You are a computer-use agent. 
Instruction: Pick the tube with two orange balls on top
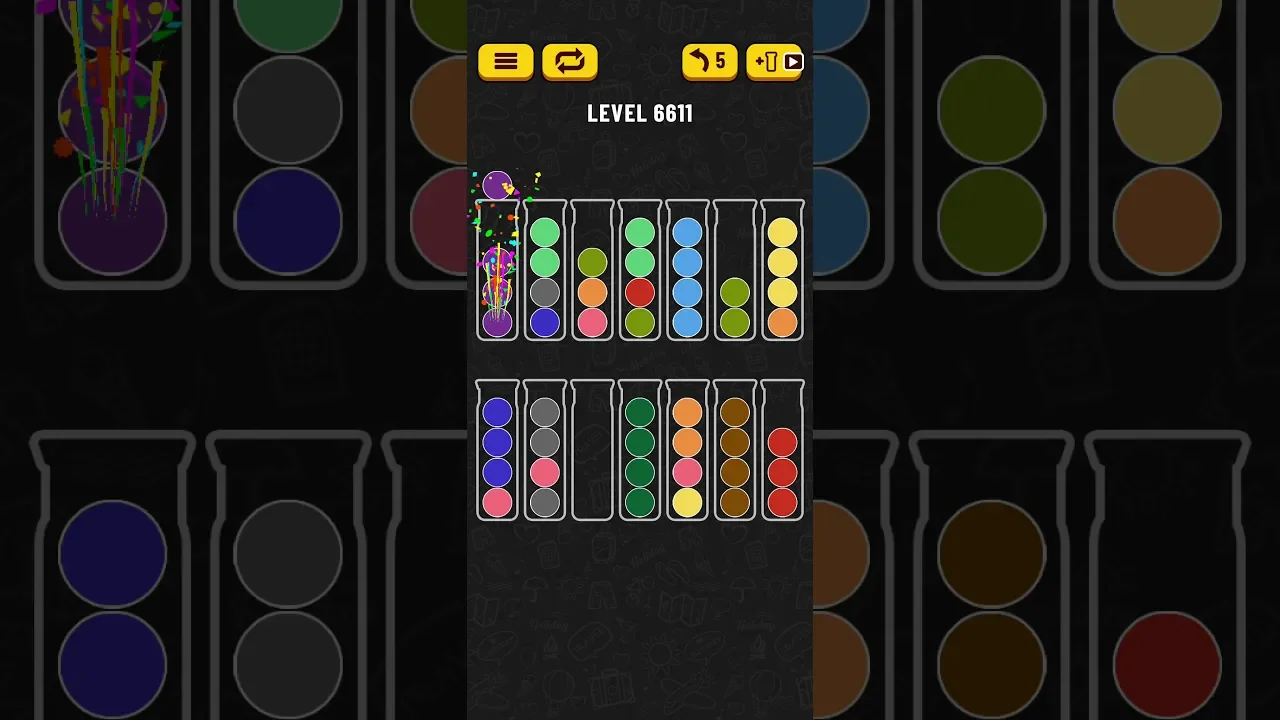pos(687,450)
